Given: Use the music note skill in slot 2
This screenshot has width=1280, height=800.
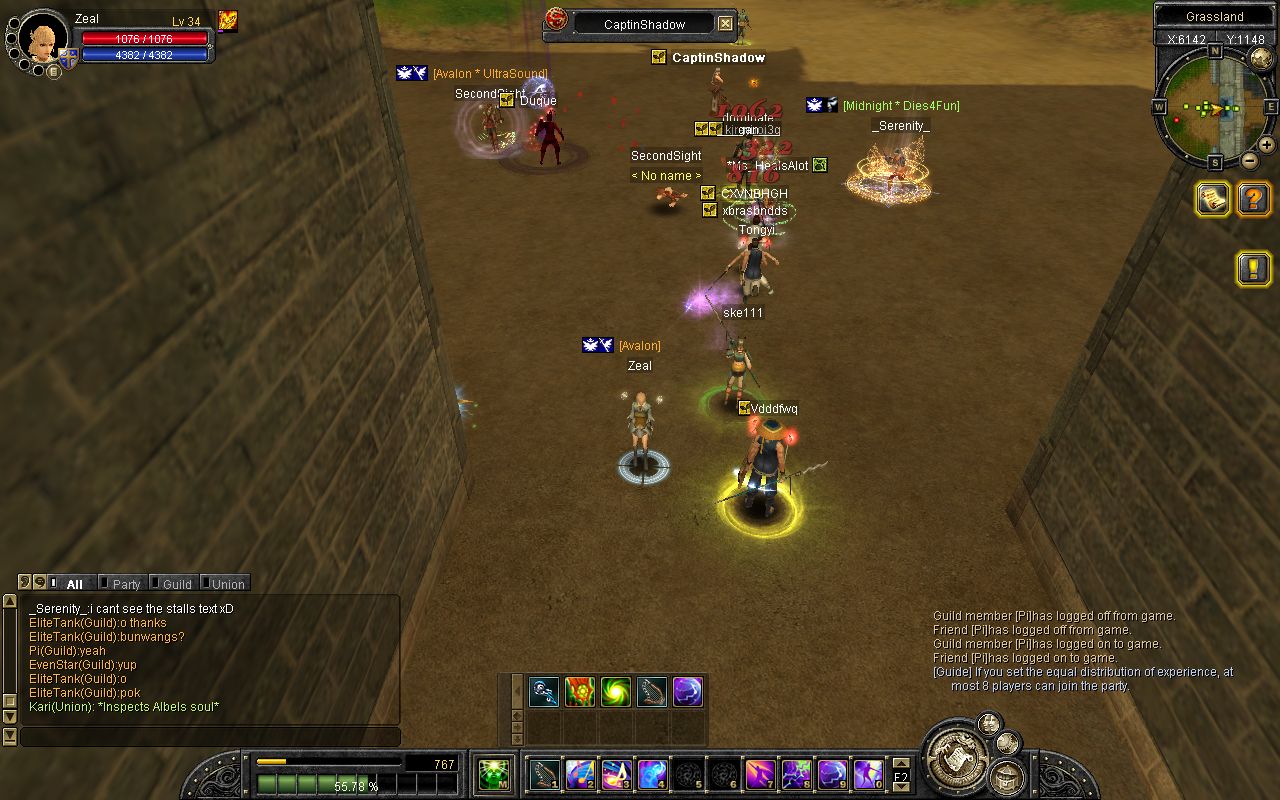Looking at the screenshot, I should pos(581,774).
